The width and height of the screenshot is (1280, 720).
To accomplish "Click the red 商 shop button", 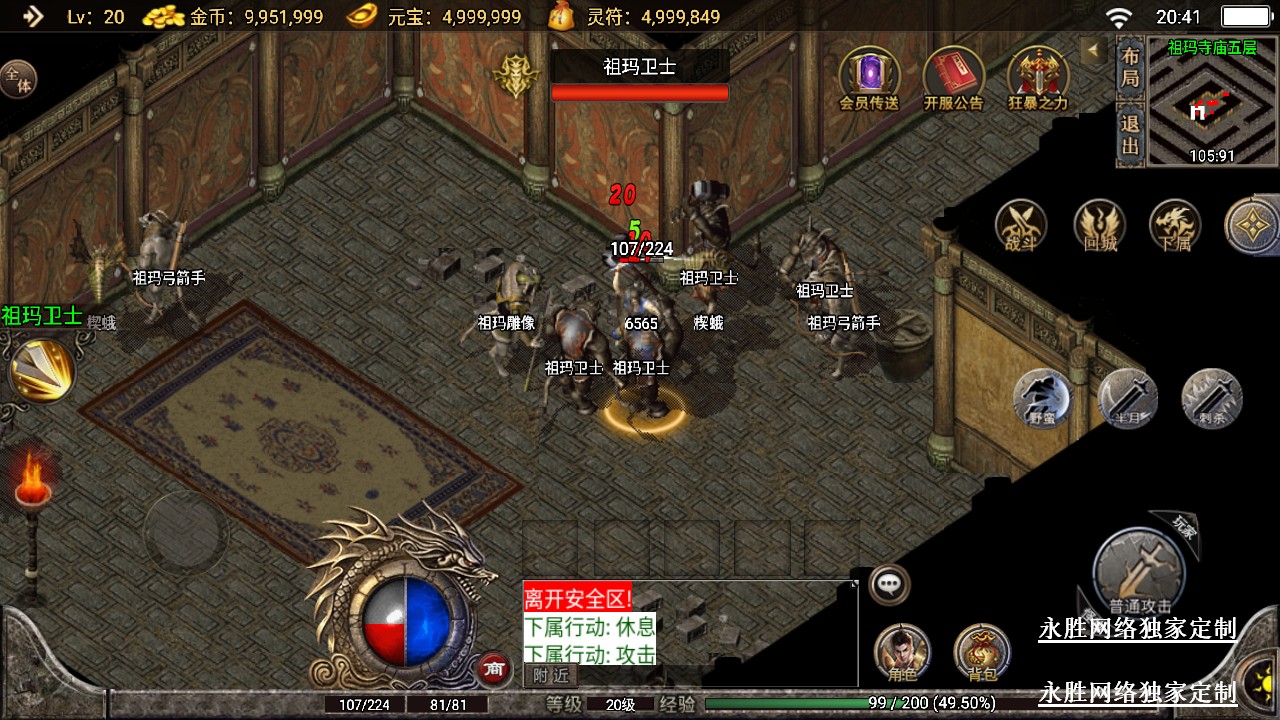I will (492, 669).
